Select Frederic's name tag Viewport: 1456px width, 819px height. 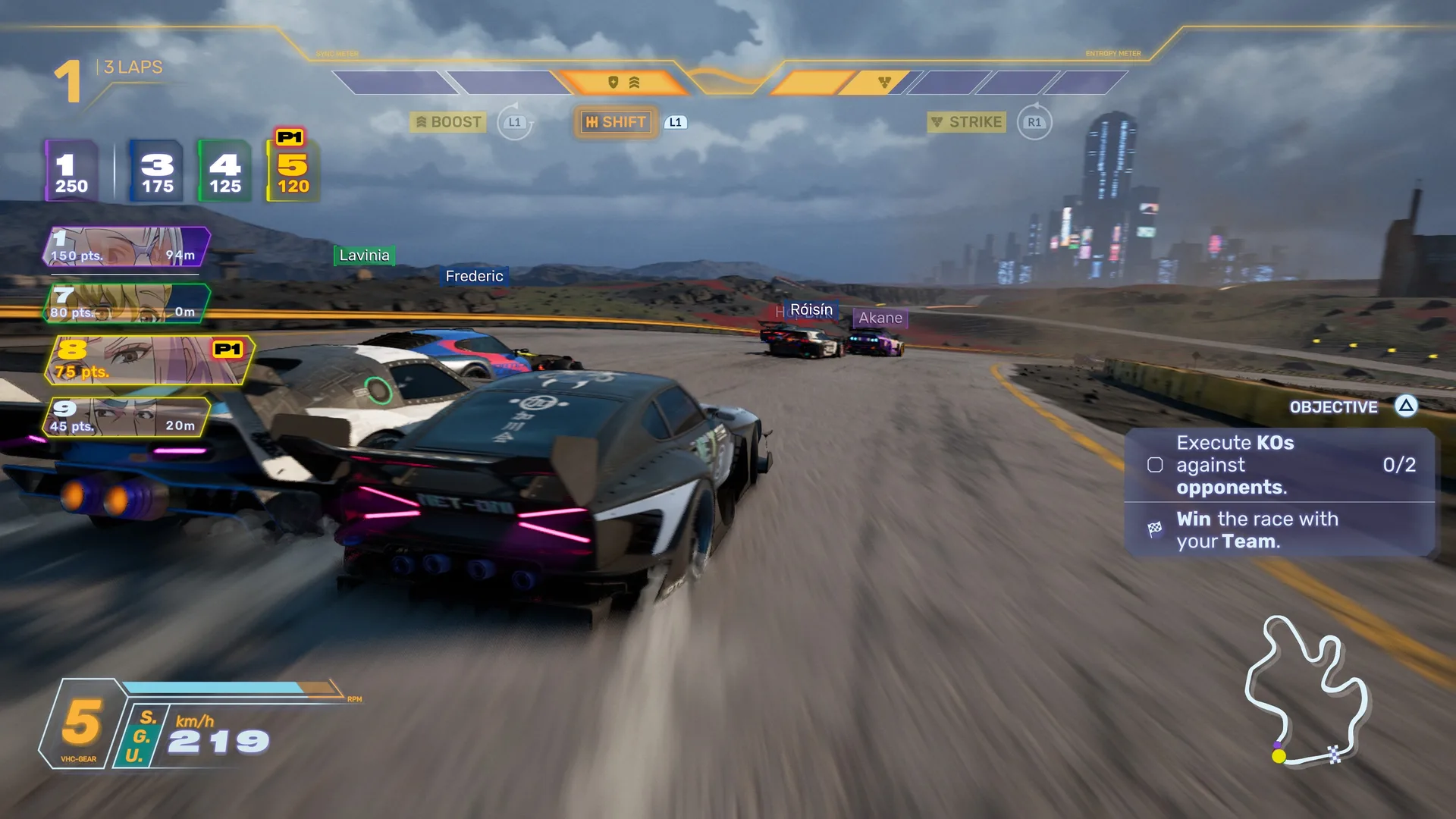click(474, 276)
